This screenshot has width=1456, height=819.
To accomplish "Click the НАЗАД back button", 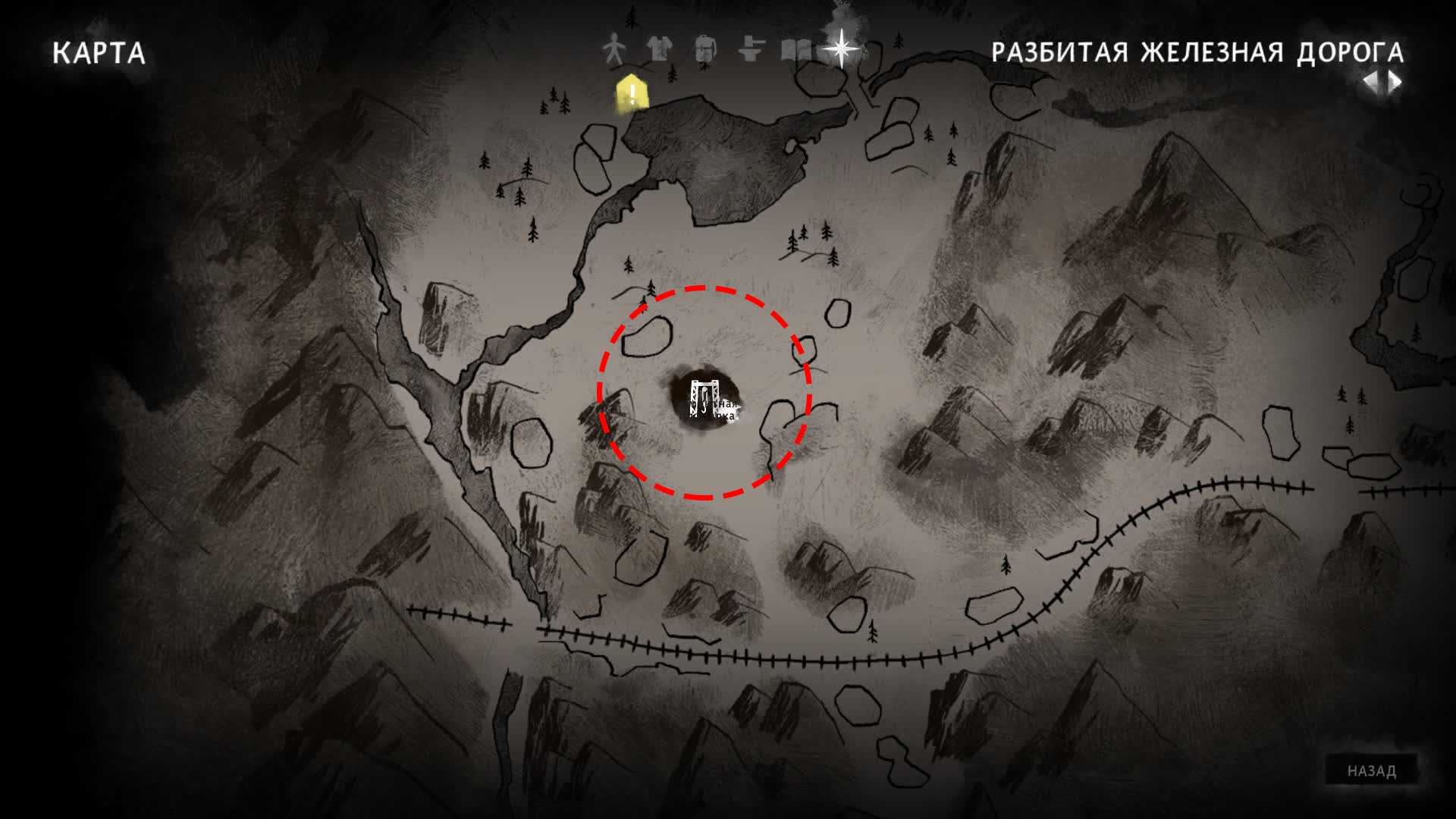I will [x=1371, y=771].
